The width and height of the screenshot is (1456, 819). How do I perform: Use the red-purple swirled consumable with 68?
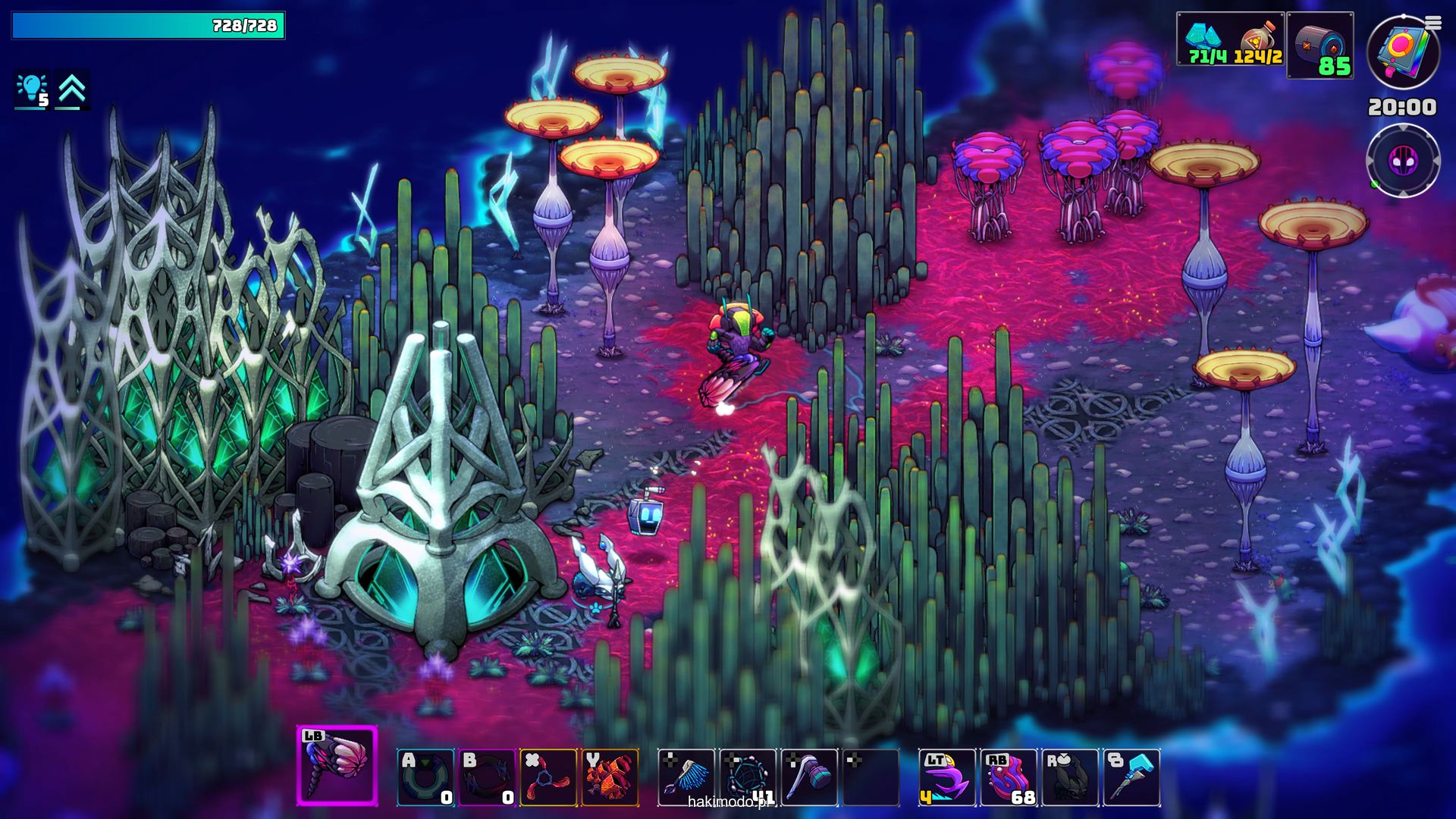click(x=1009, y=777)
